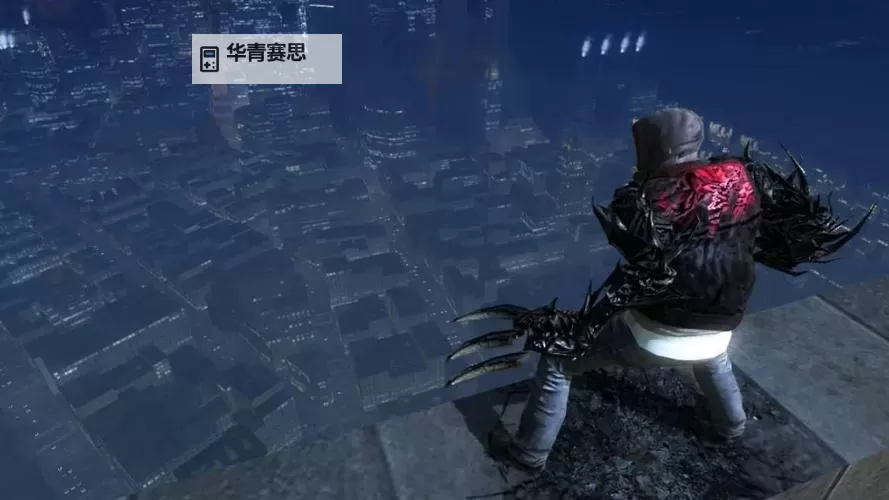The image size is (889, 500).
Task: Click the 华青赛思 watermark badge
Action: [x=266, y=59]
